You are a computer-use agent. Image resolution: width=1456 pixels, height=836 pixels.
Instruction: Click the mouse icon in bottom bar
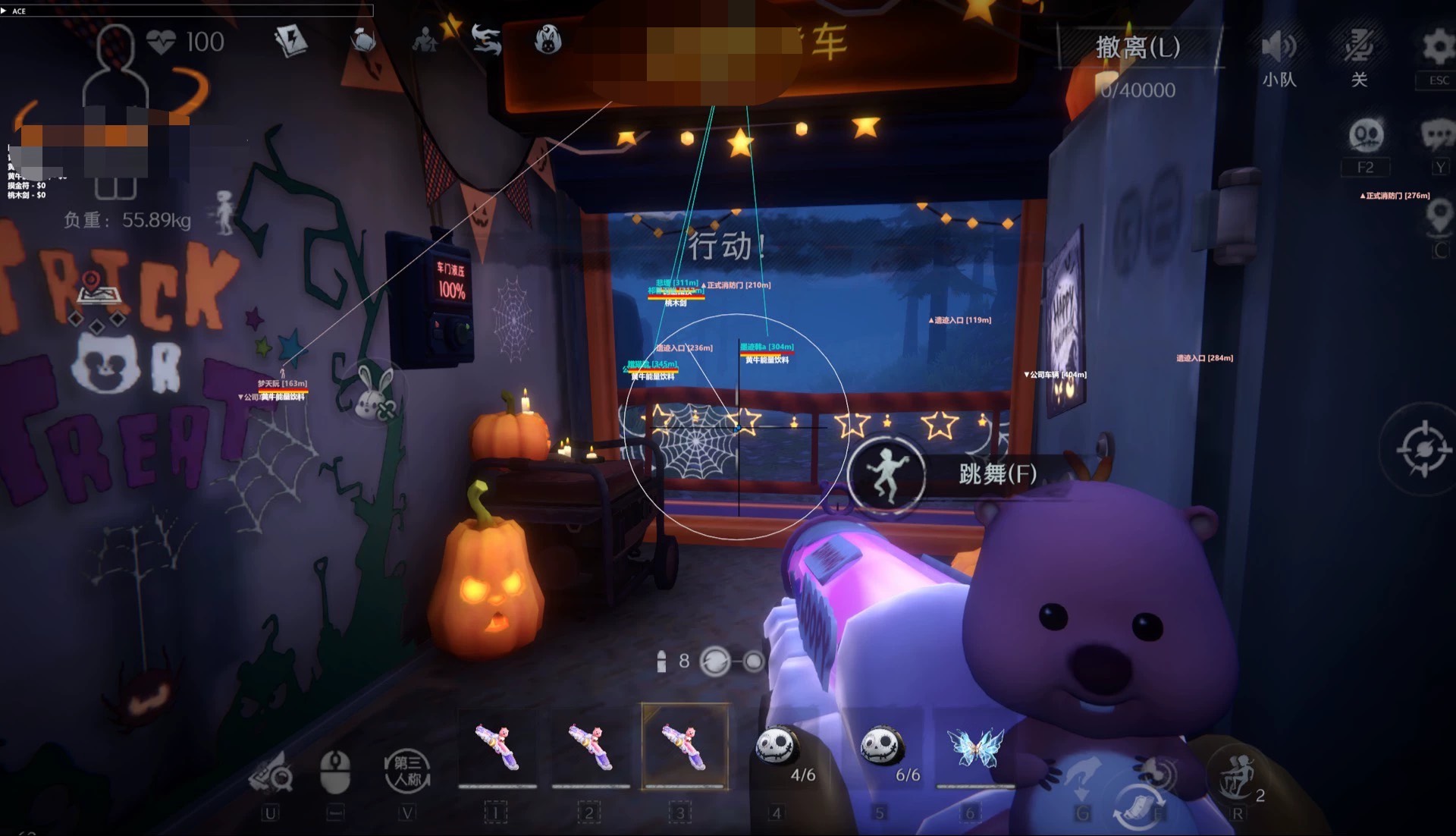point(335,770)
